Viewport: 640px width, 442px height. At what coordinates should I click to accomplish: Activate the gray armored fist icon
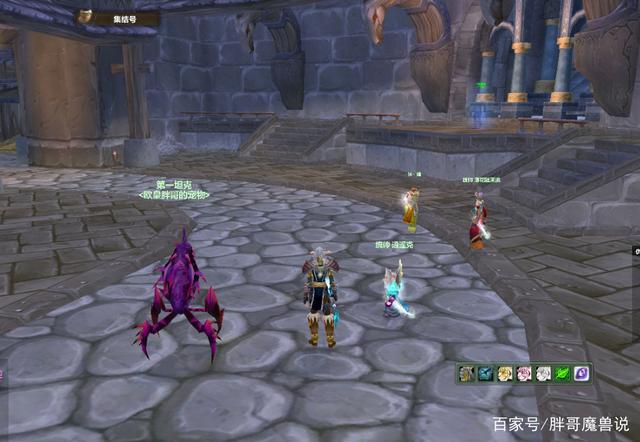(x=467, y=373)
